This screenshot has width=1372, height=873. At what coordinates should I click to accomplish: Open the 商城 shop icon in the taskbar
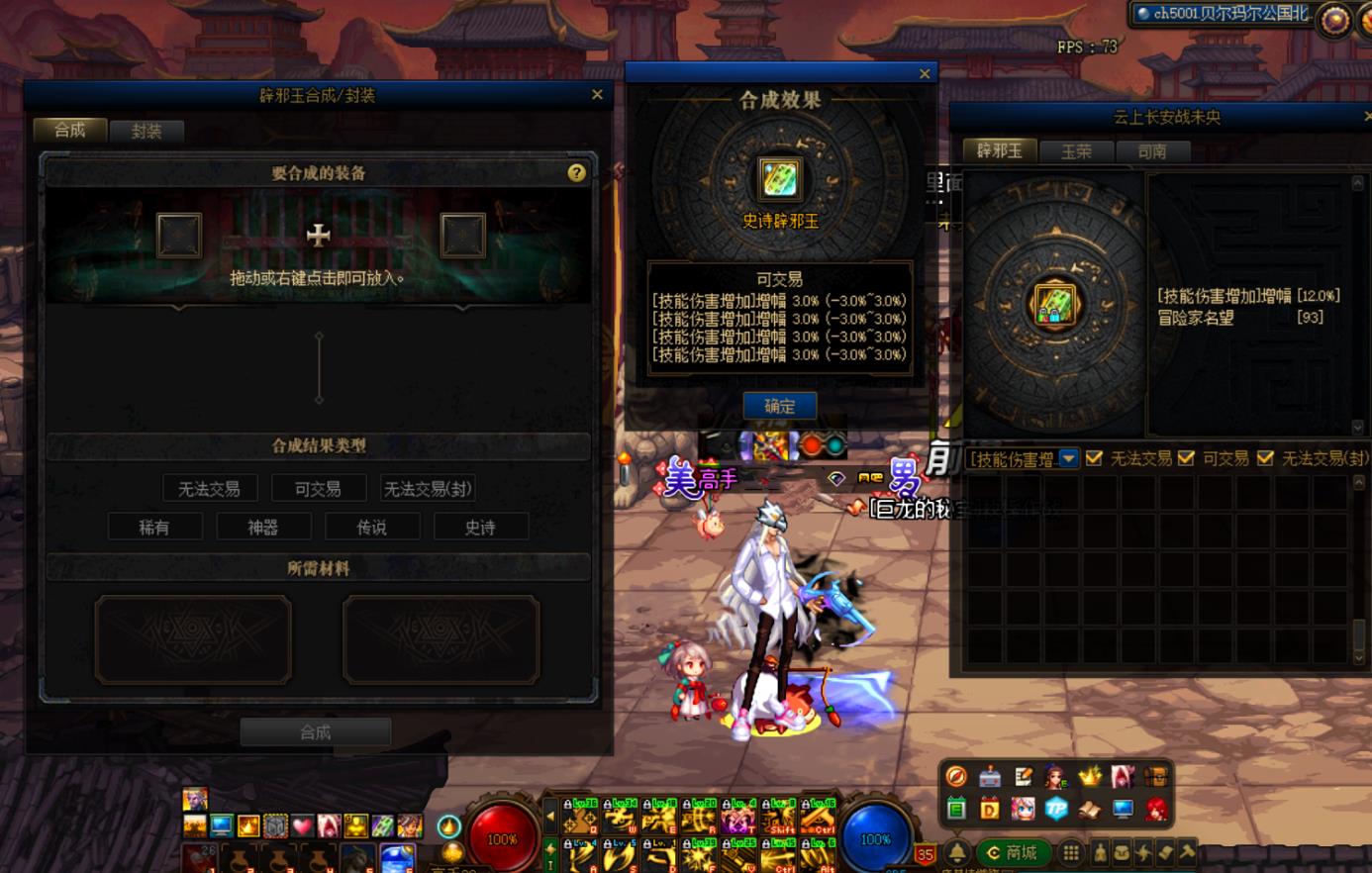click(1012, 851)
